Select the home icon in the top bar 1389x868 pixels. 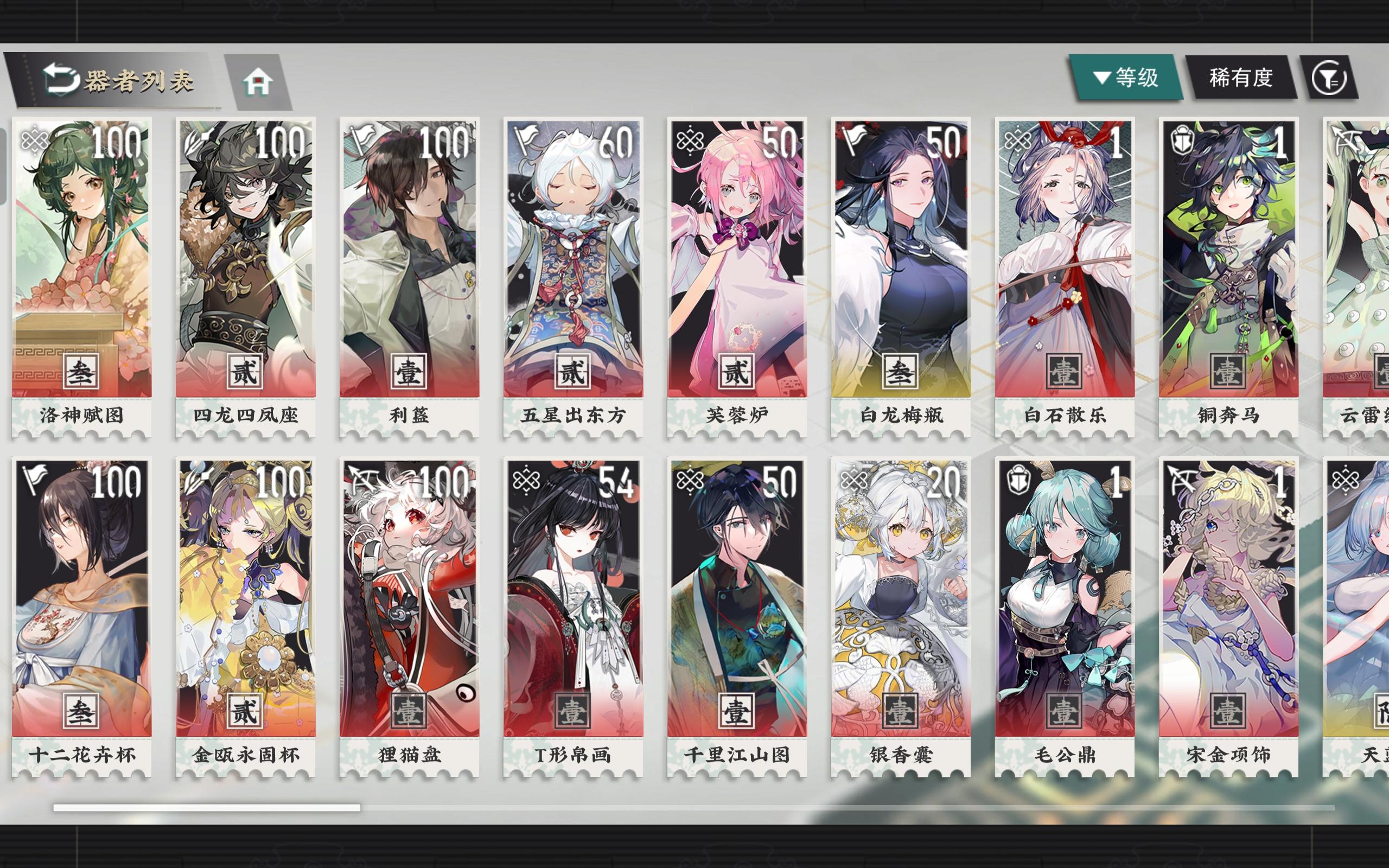point(261,81)
